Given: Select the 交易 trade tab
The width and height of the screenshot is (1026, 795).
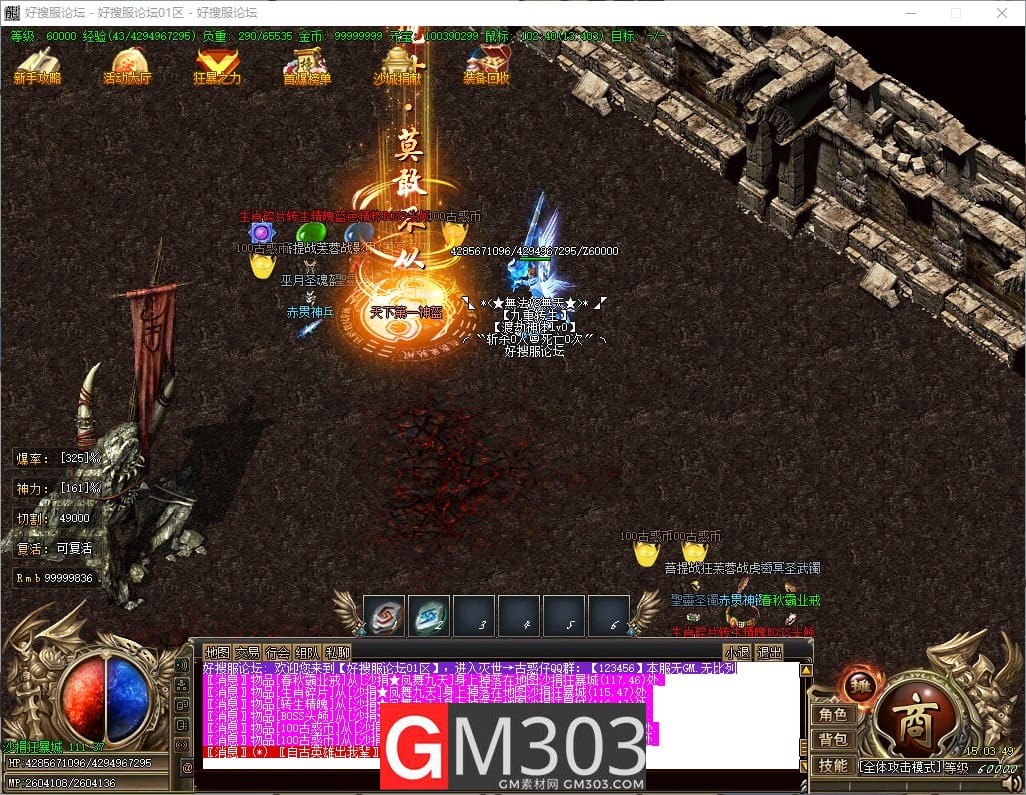Looking at the screenshot, I should [x=247, y=653].
